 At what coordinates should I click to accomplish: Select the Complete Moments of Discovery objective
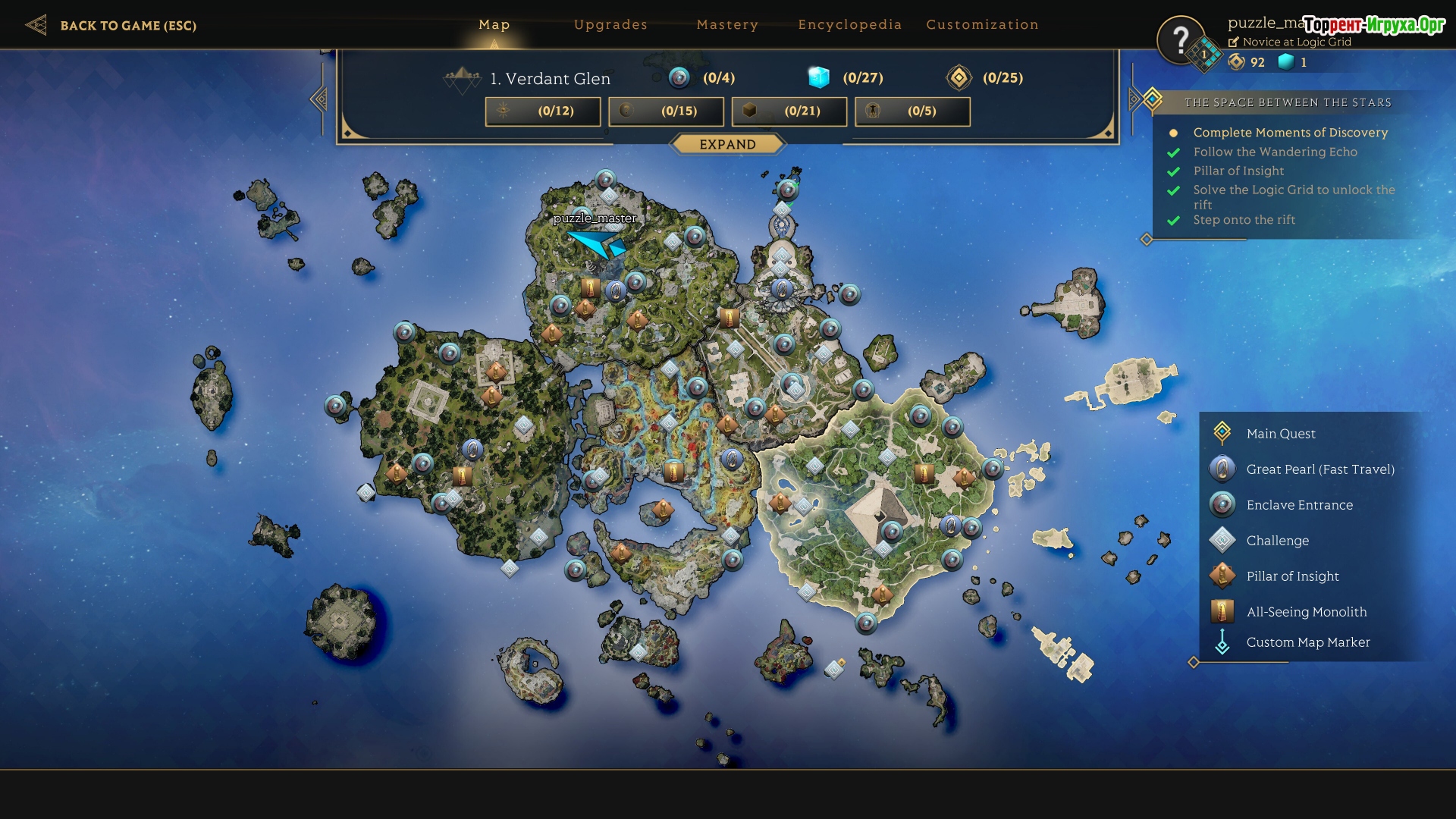point(1290,133)
